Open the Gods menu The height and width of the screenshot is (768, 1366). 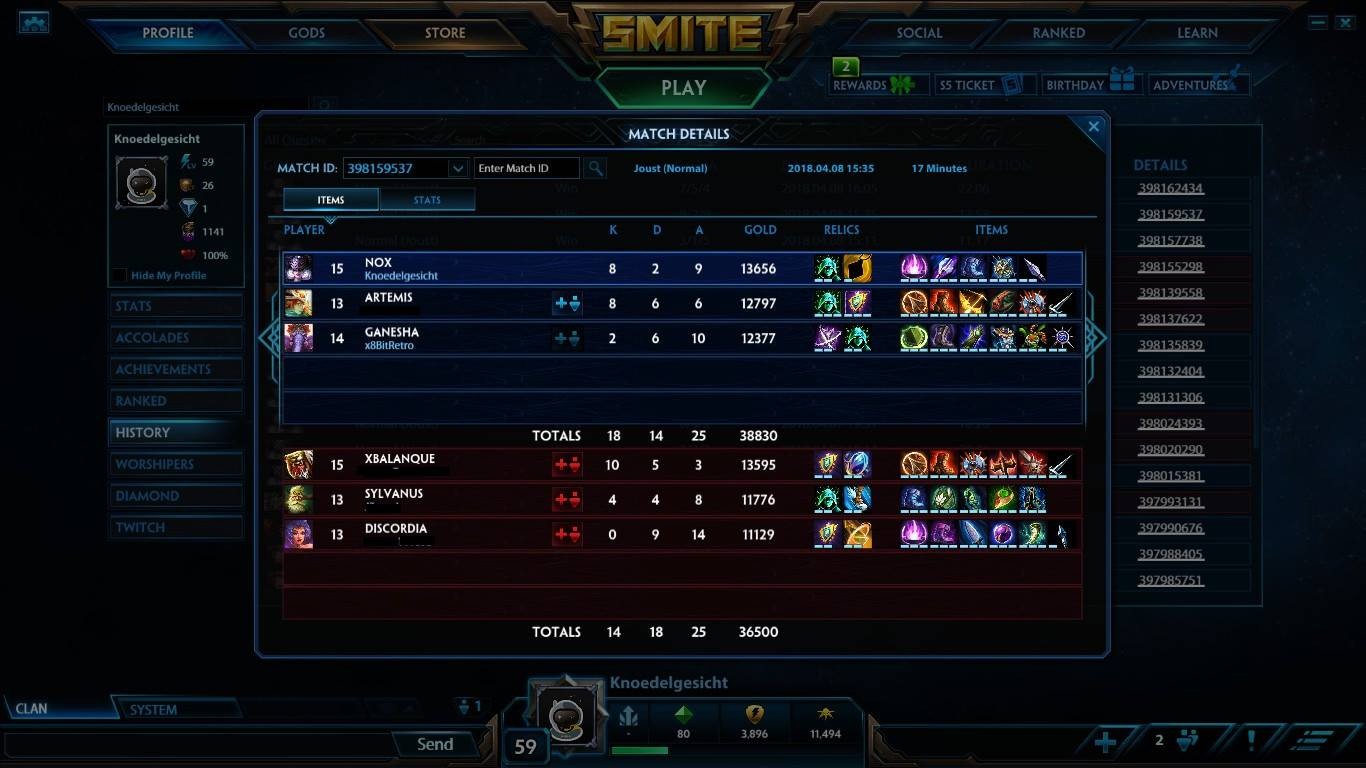click(306, 33)
